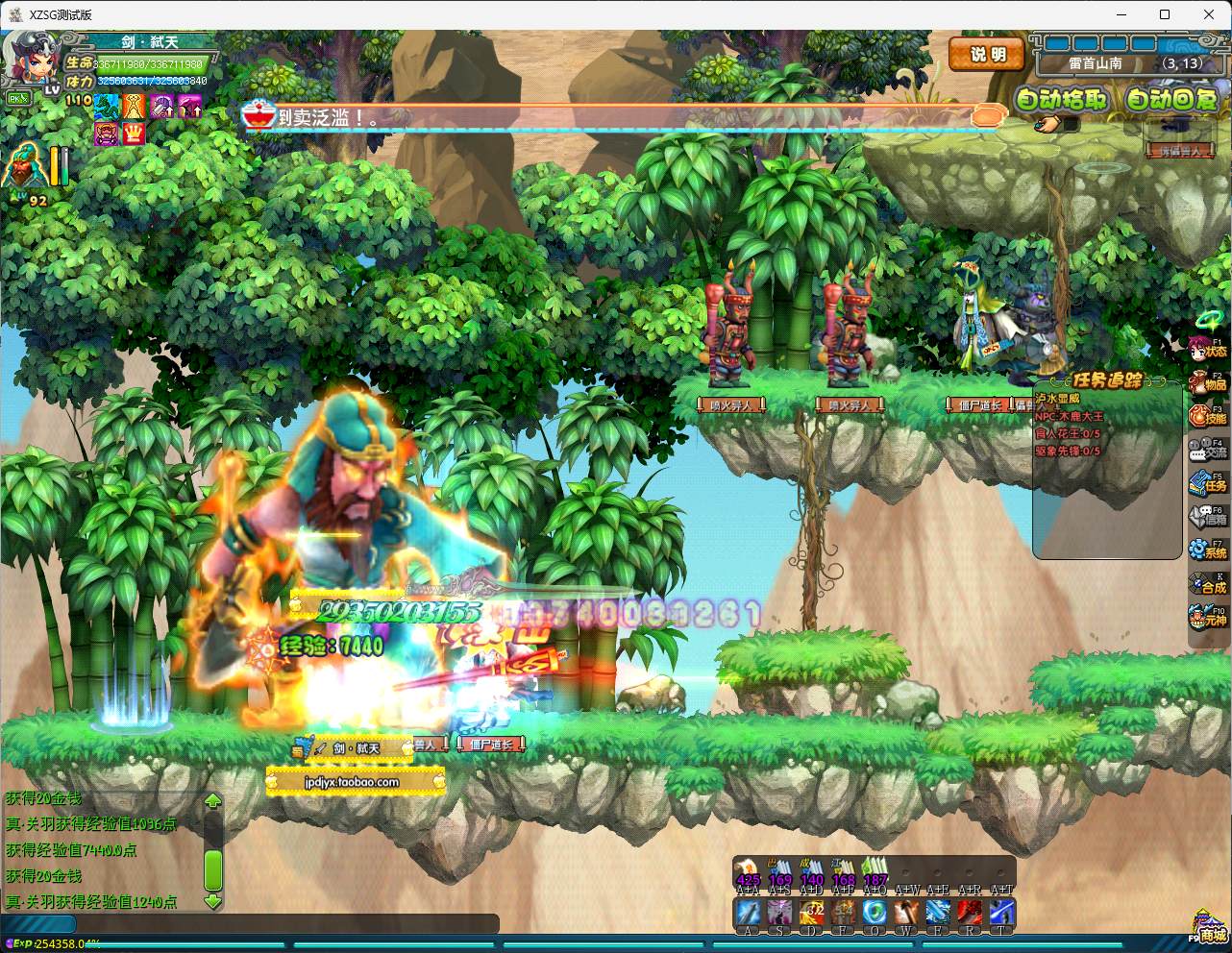Screen dimensions: 1232x953
Task: Toggle 自动拾取 auto-pickup
Action: click(1062, 99)
